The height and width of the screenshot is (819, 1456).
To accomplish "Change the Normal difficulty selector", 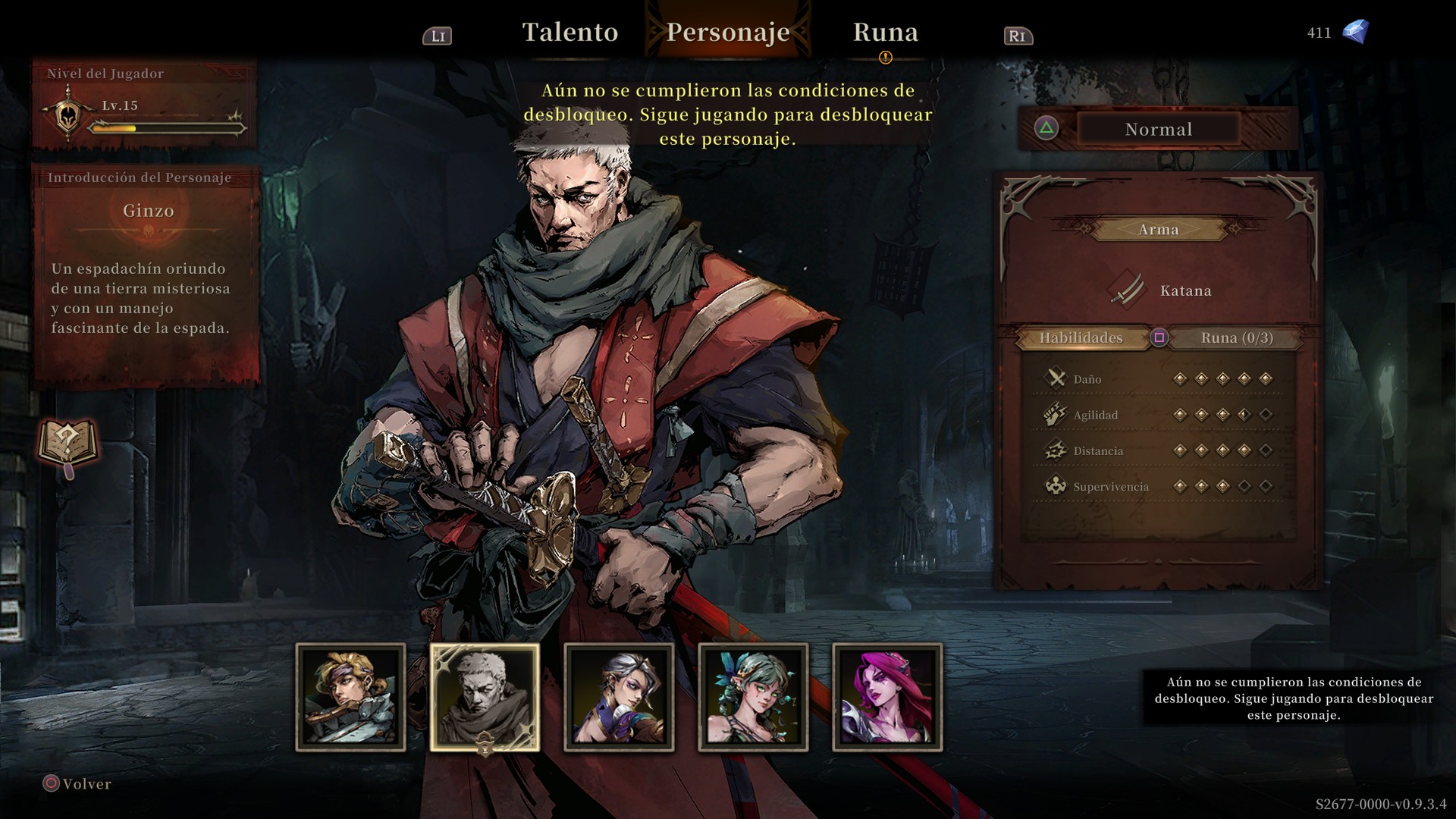I will 1158,129.
